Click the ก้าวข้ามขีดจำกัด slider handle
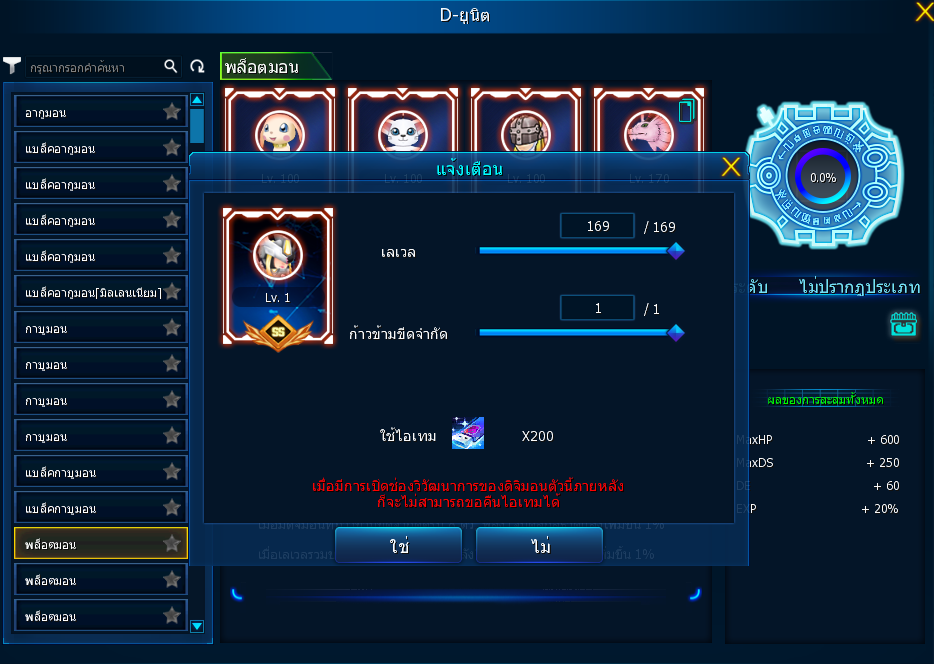Image resolution: width=934 pixels, height=664 pixels. coord(675,333)
